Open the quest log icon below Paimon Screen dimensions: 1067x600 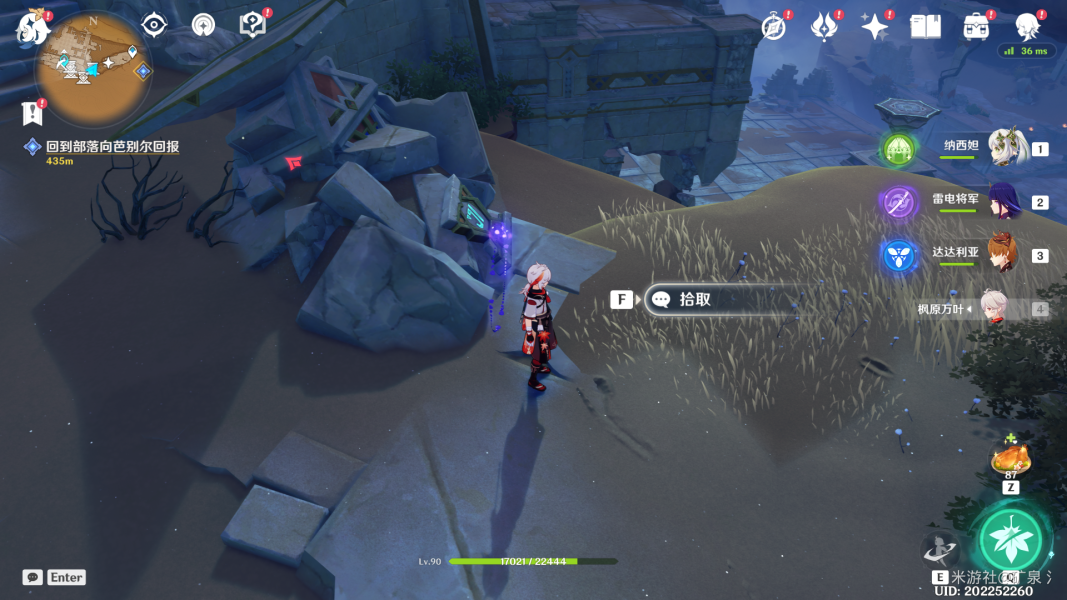34,111
